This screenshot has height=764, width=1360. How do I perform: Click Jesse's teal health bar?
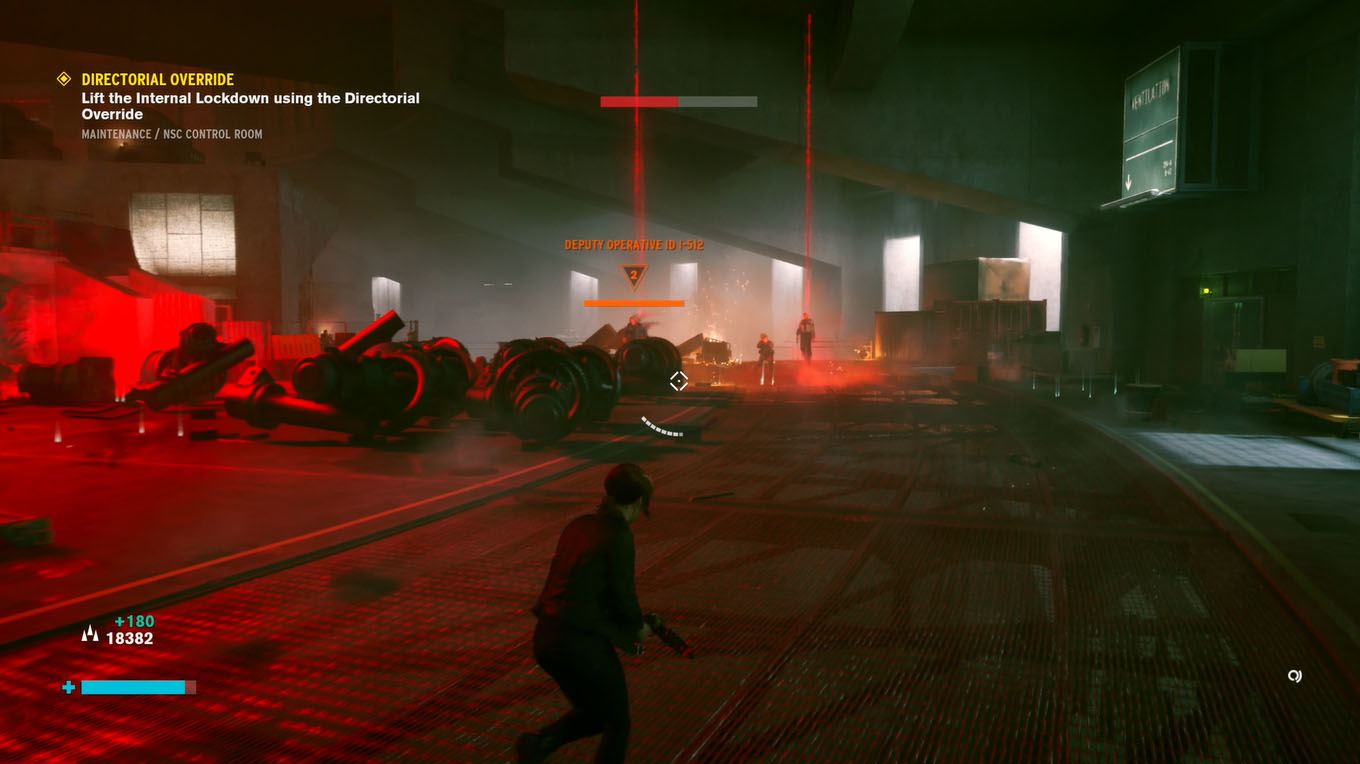click(135, 687)
